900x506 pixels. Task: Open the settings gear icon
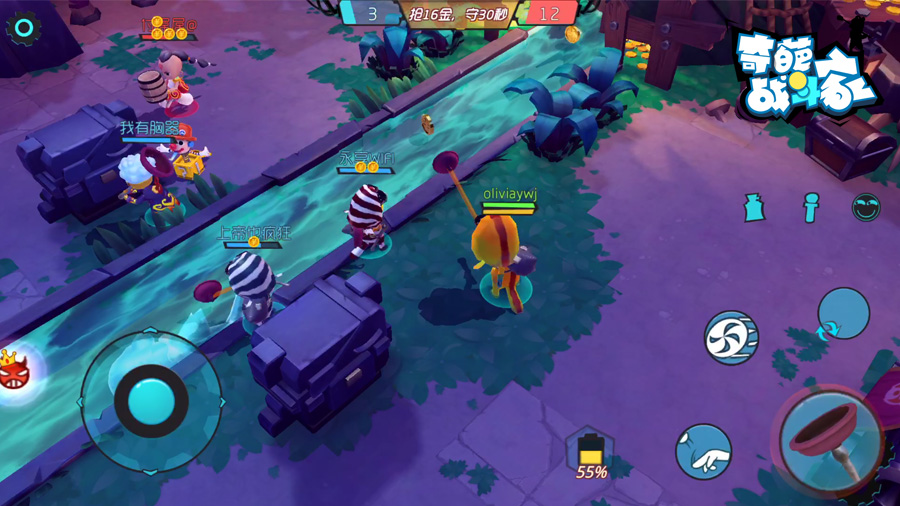point(23,28)
